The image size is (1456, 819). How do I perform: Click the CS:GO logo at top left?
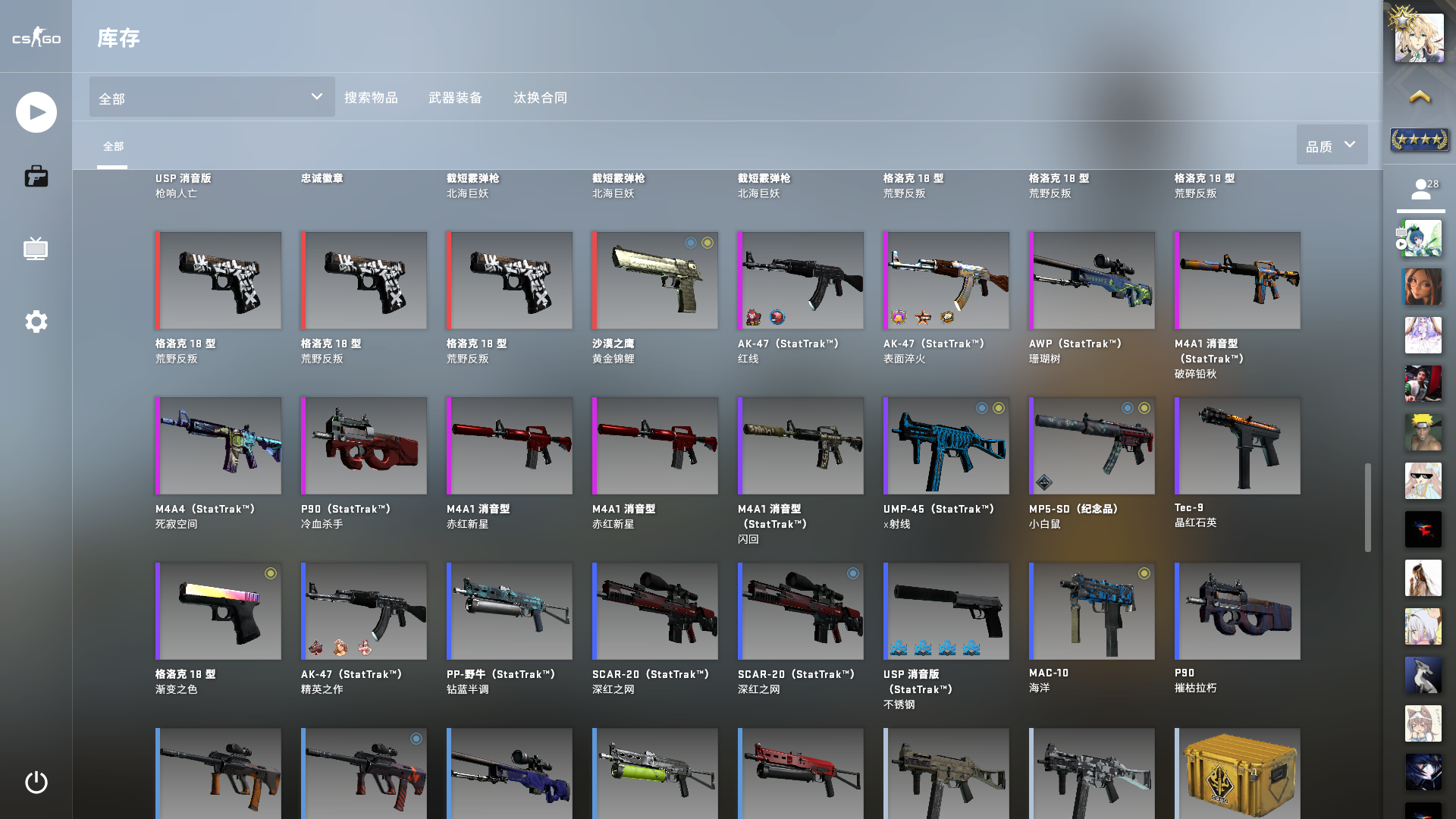(35, 38)
